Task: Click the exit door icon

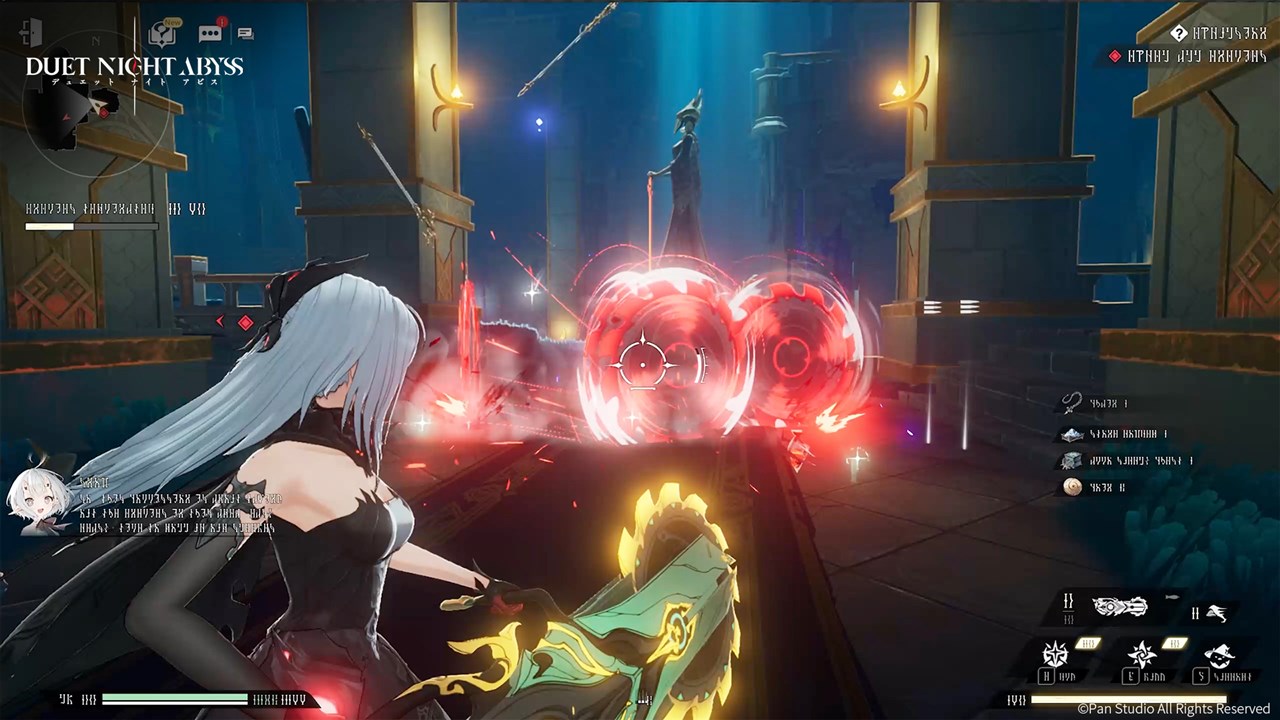Action: (32, 32)
